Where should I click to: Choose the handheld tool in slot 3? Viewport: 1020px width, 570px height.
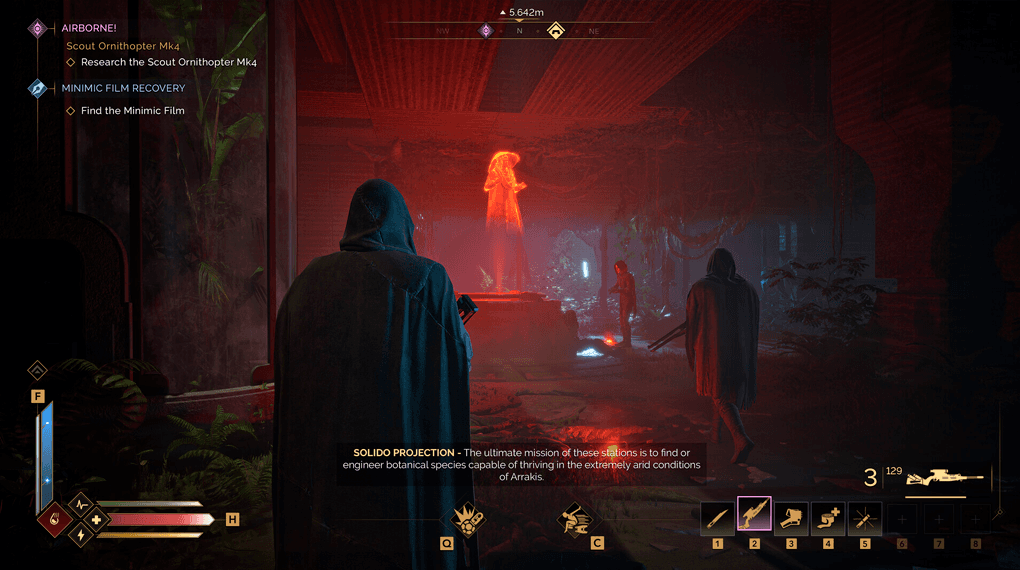click(791, 517)
